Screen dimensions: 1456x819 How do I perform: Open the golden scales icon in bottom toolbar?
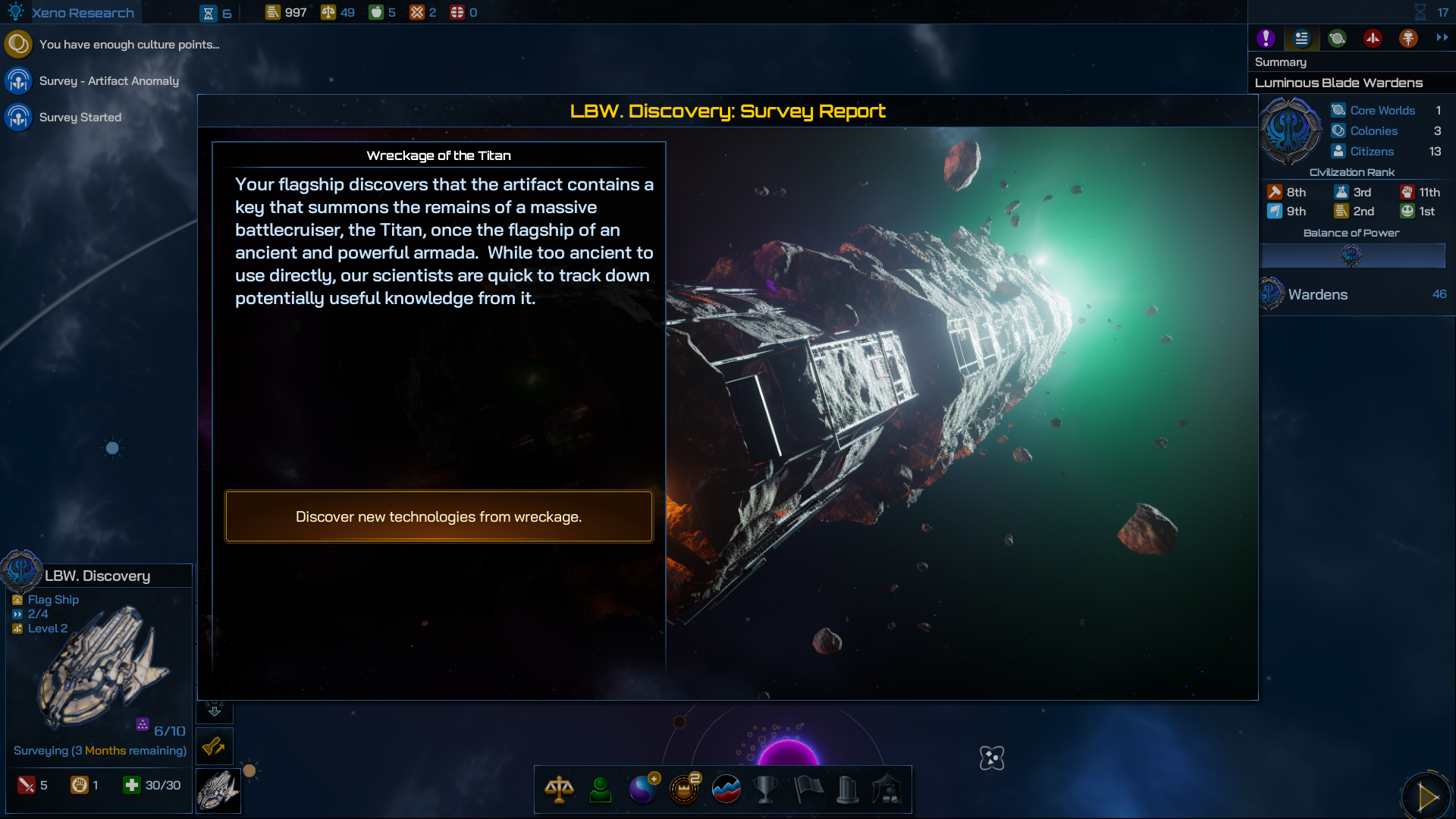click(x=559, y=789)
